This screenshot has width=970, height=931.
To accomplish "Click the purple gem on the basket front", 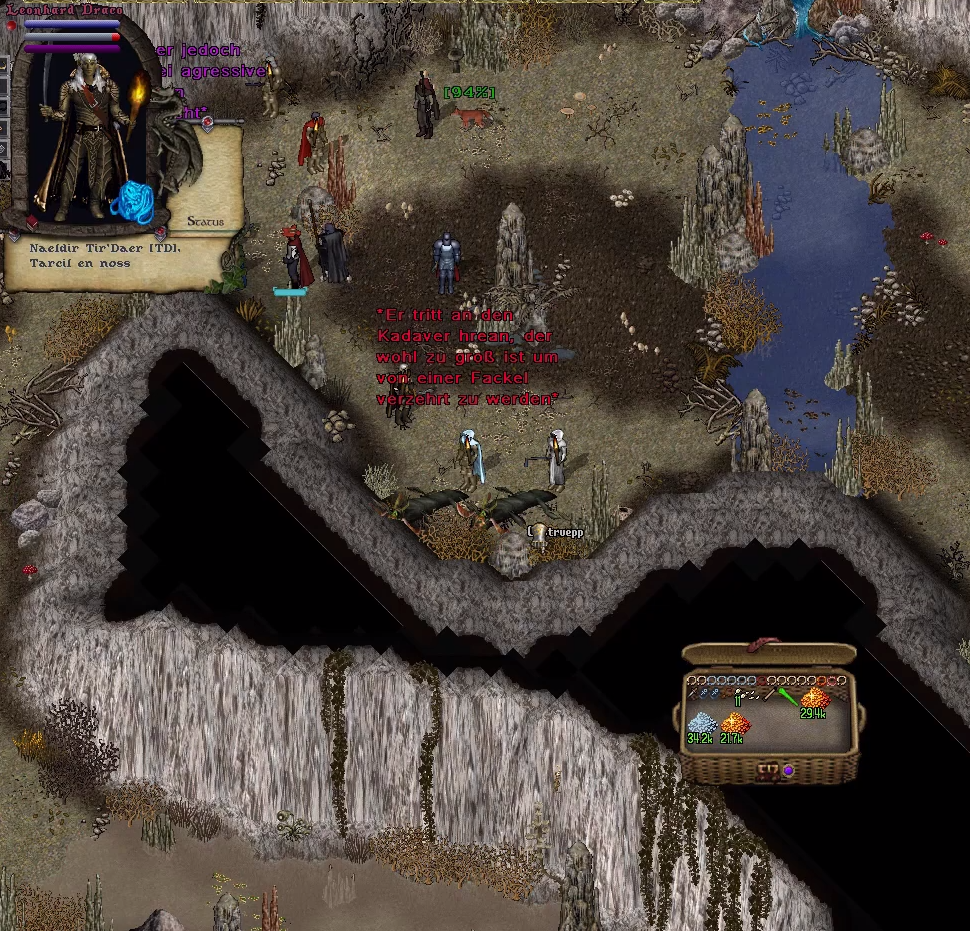I will click(789, 771).
